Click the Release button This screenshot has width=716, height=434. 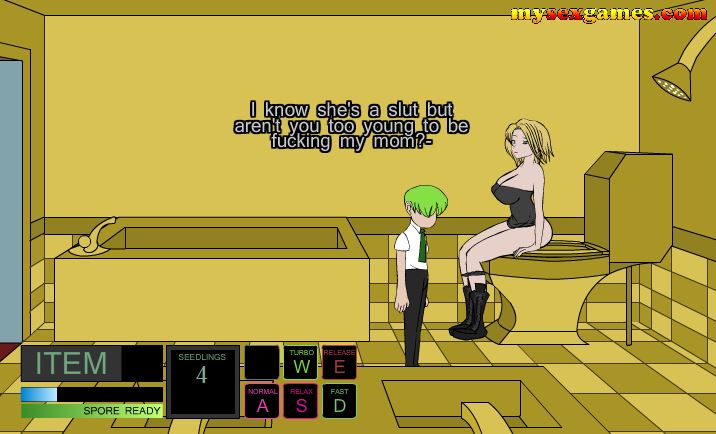(339, 362)
